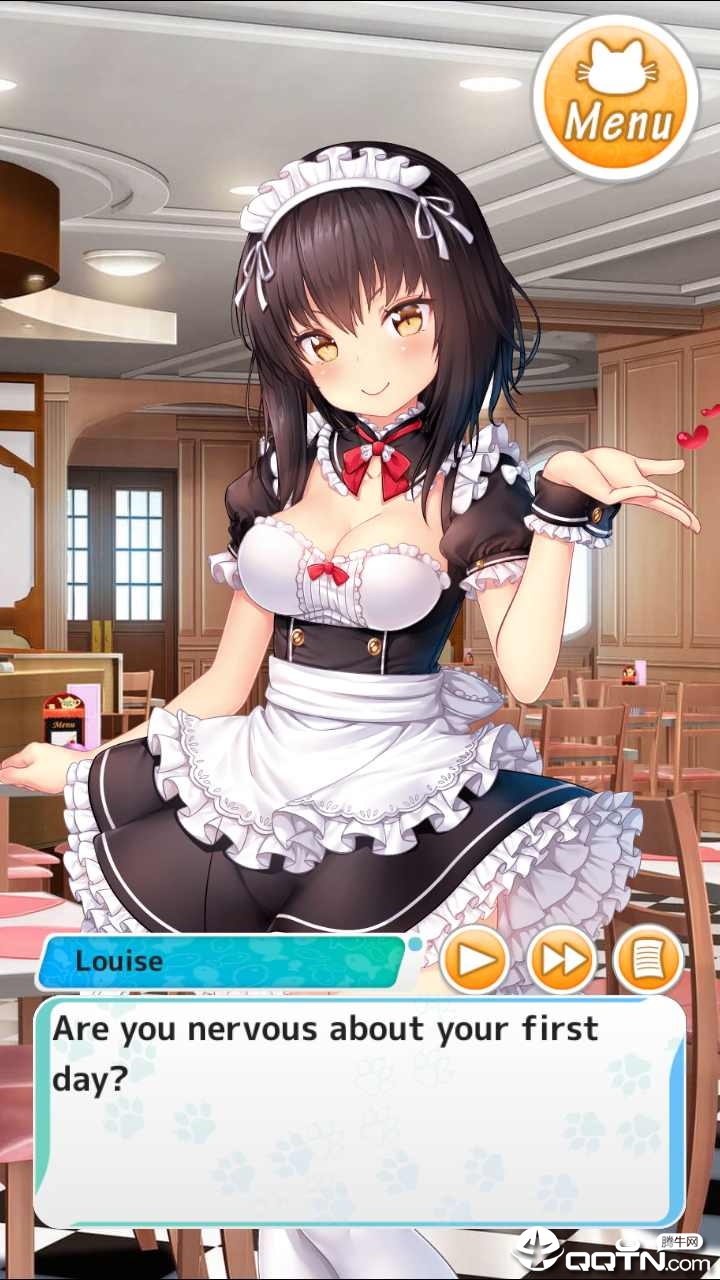Screen dimensions: 720x1280
Task: Open the orange cat Menu button
Action: point(616,97)
